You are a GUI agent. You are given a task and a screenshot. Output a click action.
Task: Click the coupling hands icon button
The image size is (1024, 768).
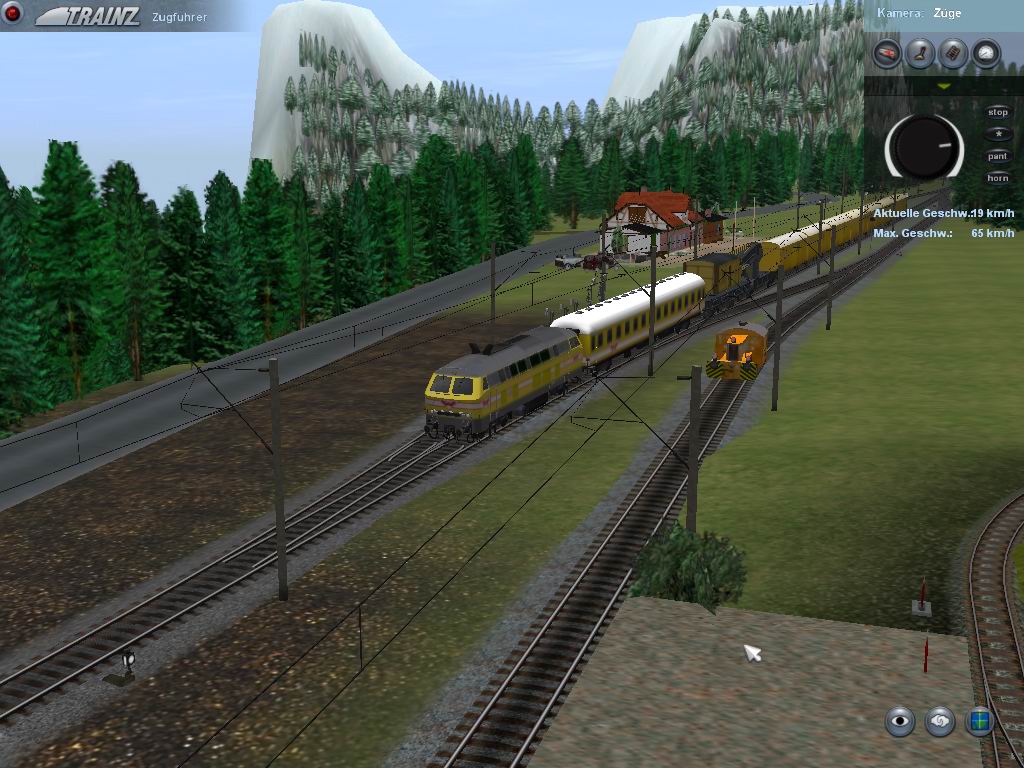pyautogui.click(x=939, y=720)
